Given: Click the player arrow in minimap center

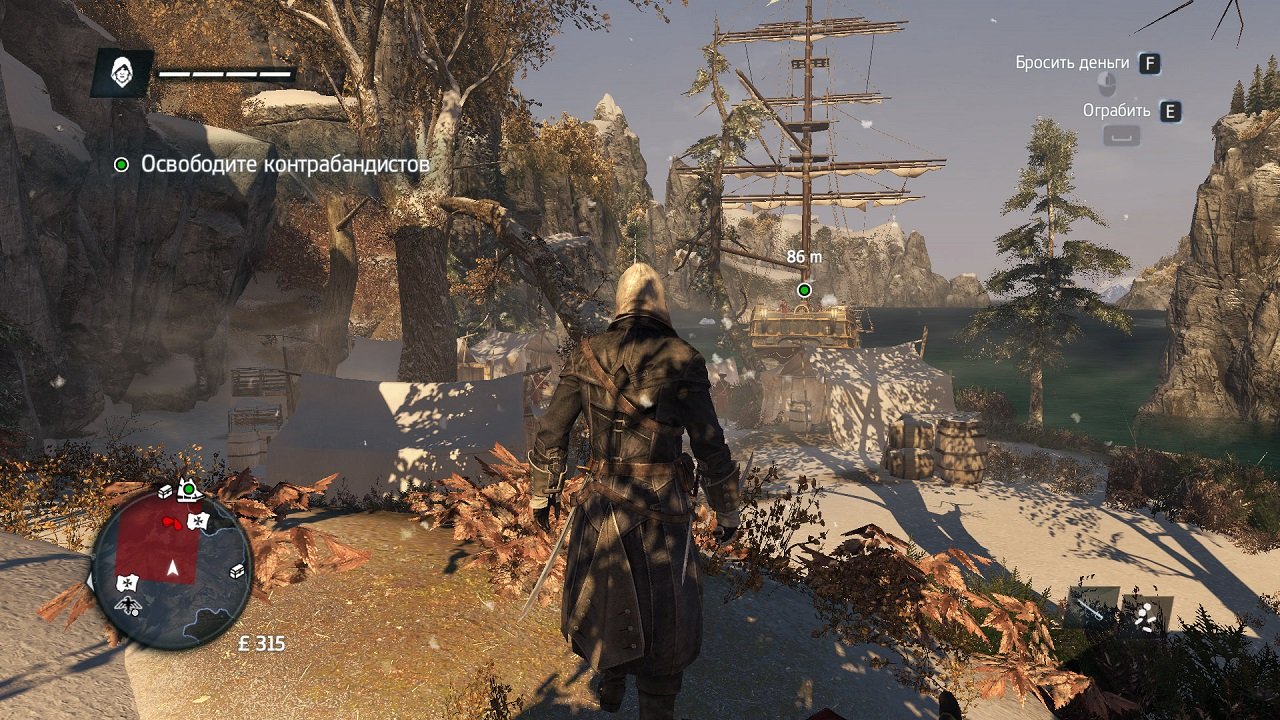Looking at the screenshot, I should click(x=172, y=567).
